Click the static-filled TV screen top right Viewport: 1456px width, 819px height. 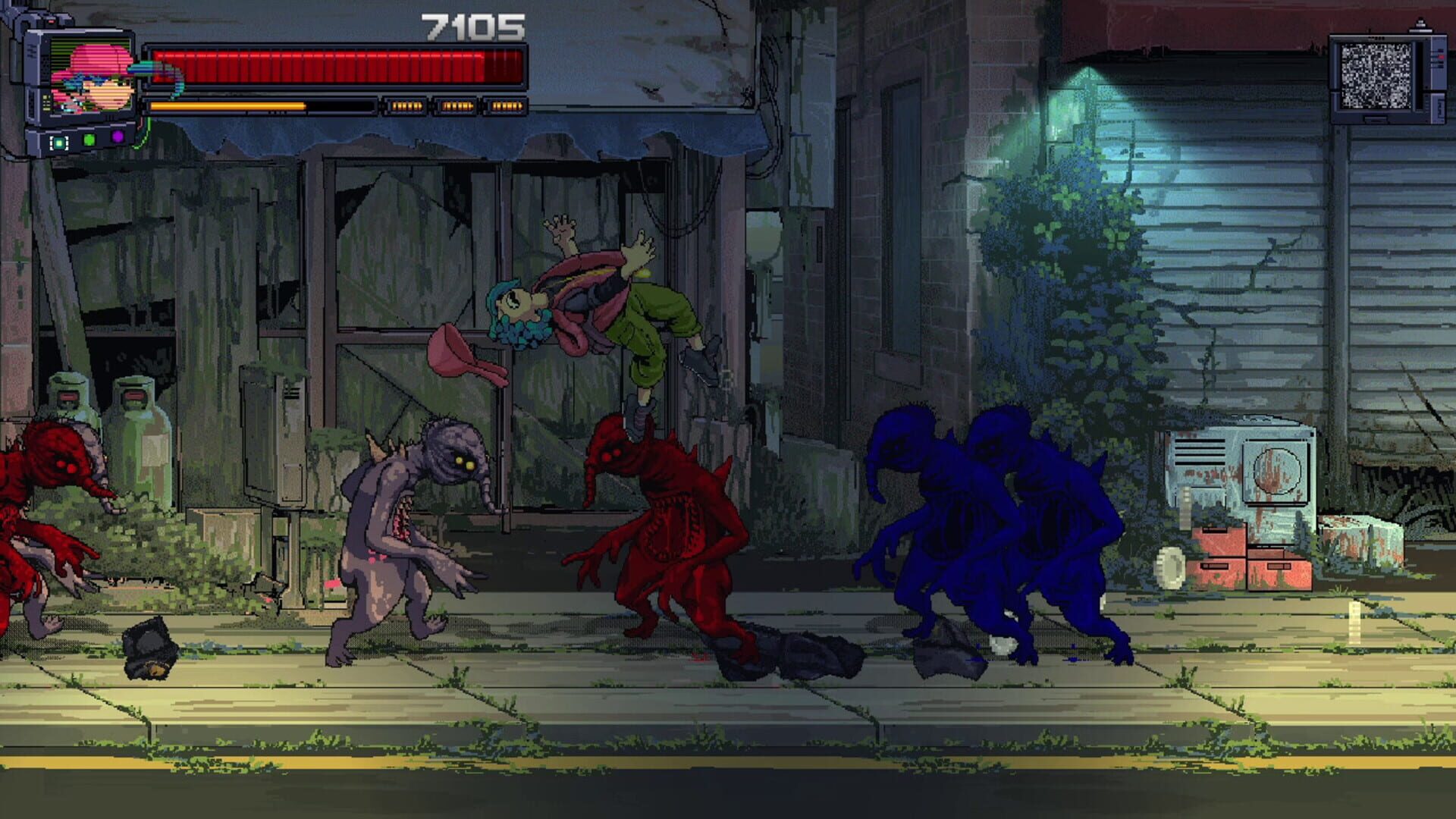[x=1376, y=74]
